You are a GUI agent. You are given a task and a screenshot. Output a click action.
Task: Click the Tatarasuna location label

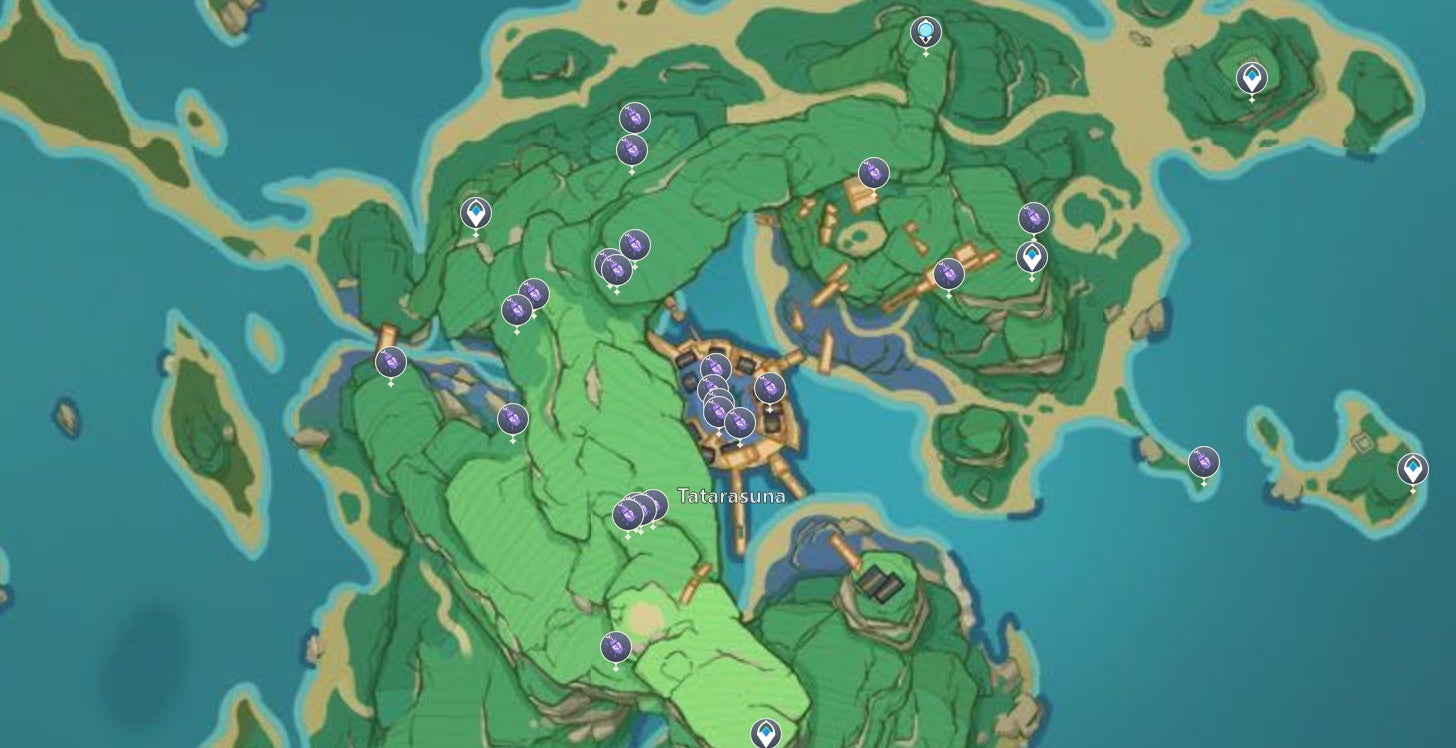tap(731, 495)
